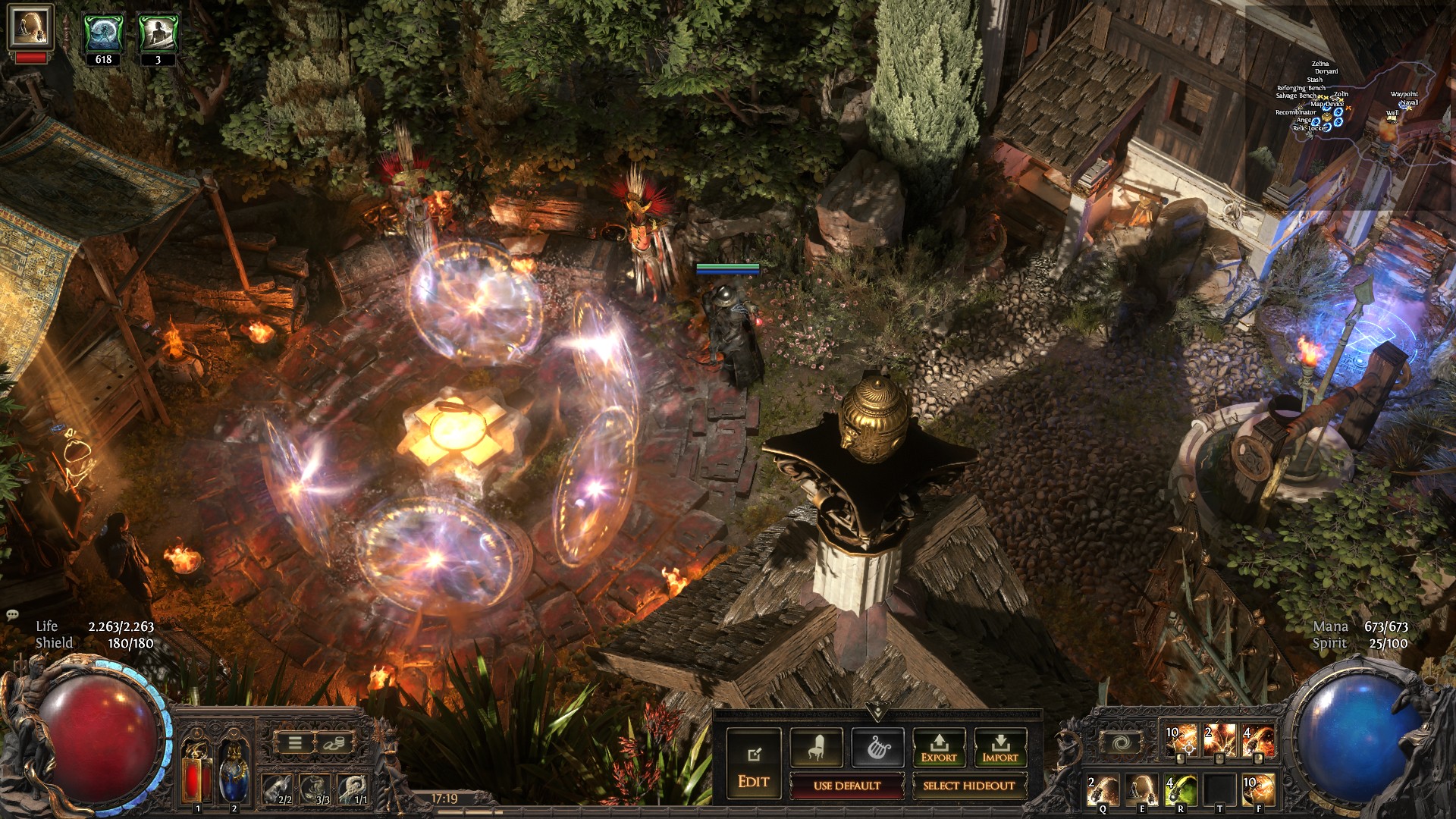Activate the green grenade skill numbered 4
1456x819 pixels.
pyautogui.click(x=1180, y=790)
